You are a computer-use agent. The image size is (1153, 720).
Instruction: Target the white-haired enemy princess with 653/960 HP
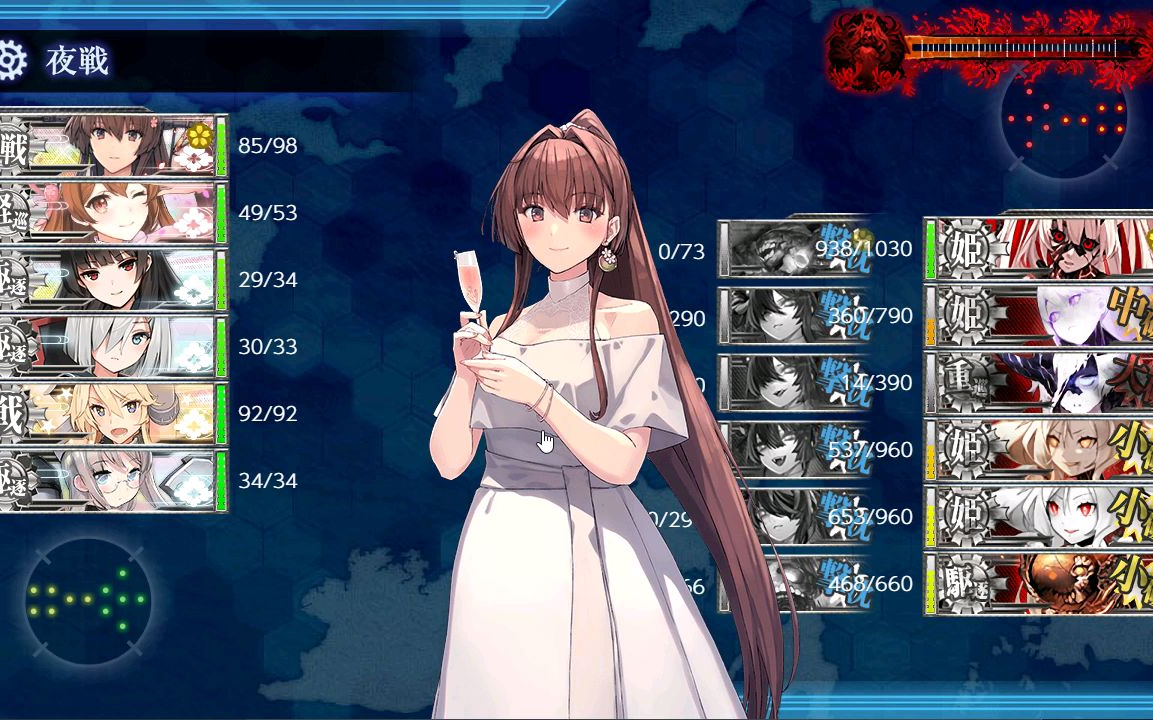coord(1040,517)
